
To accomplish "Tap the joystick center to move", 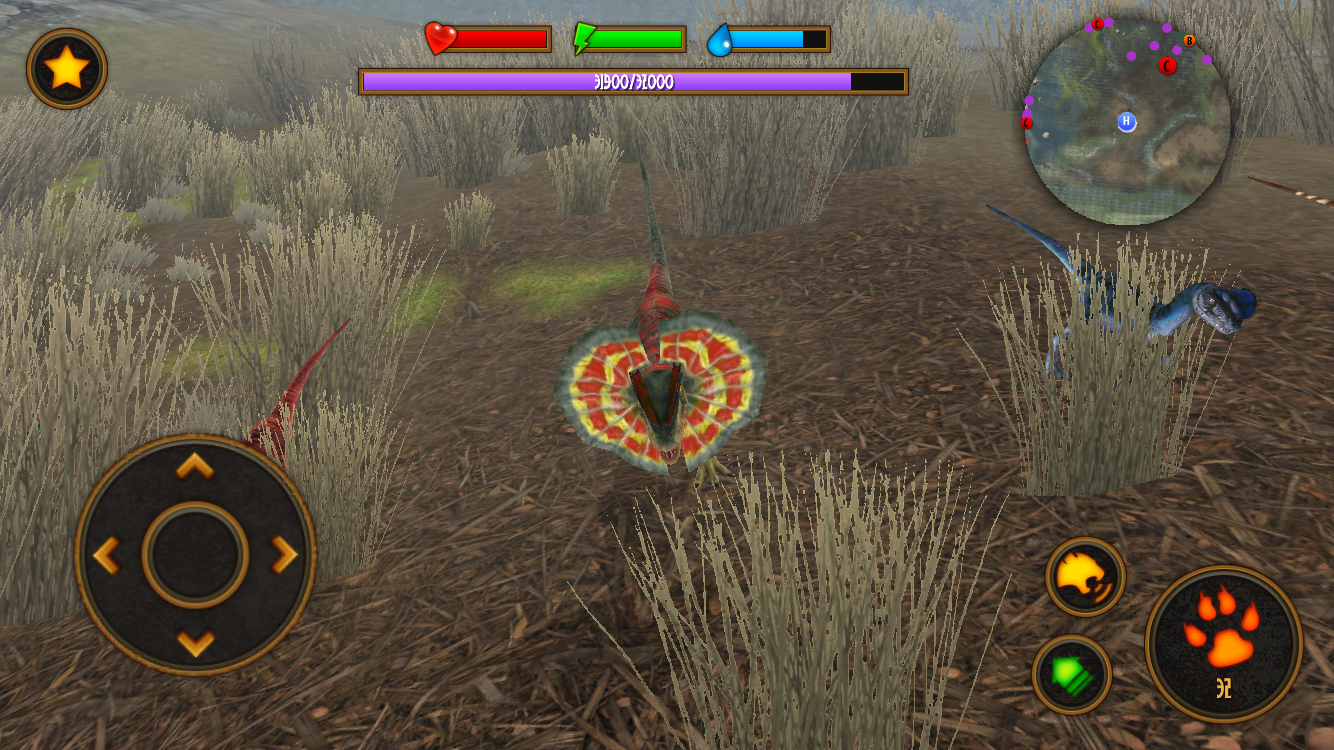I will 196,548.
